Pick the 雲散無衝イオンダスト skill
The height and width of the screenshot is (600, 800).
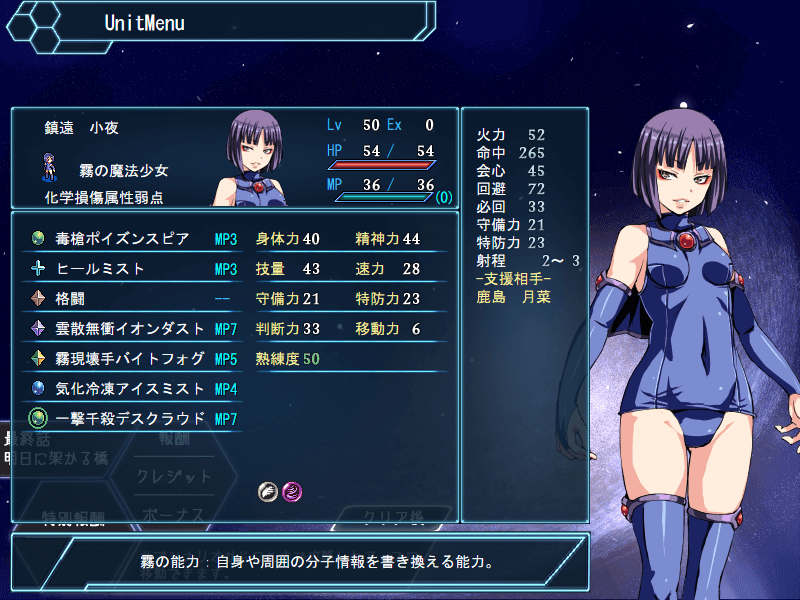125,328
